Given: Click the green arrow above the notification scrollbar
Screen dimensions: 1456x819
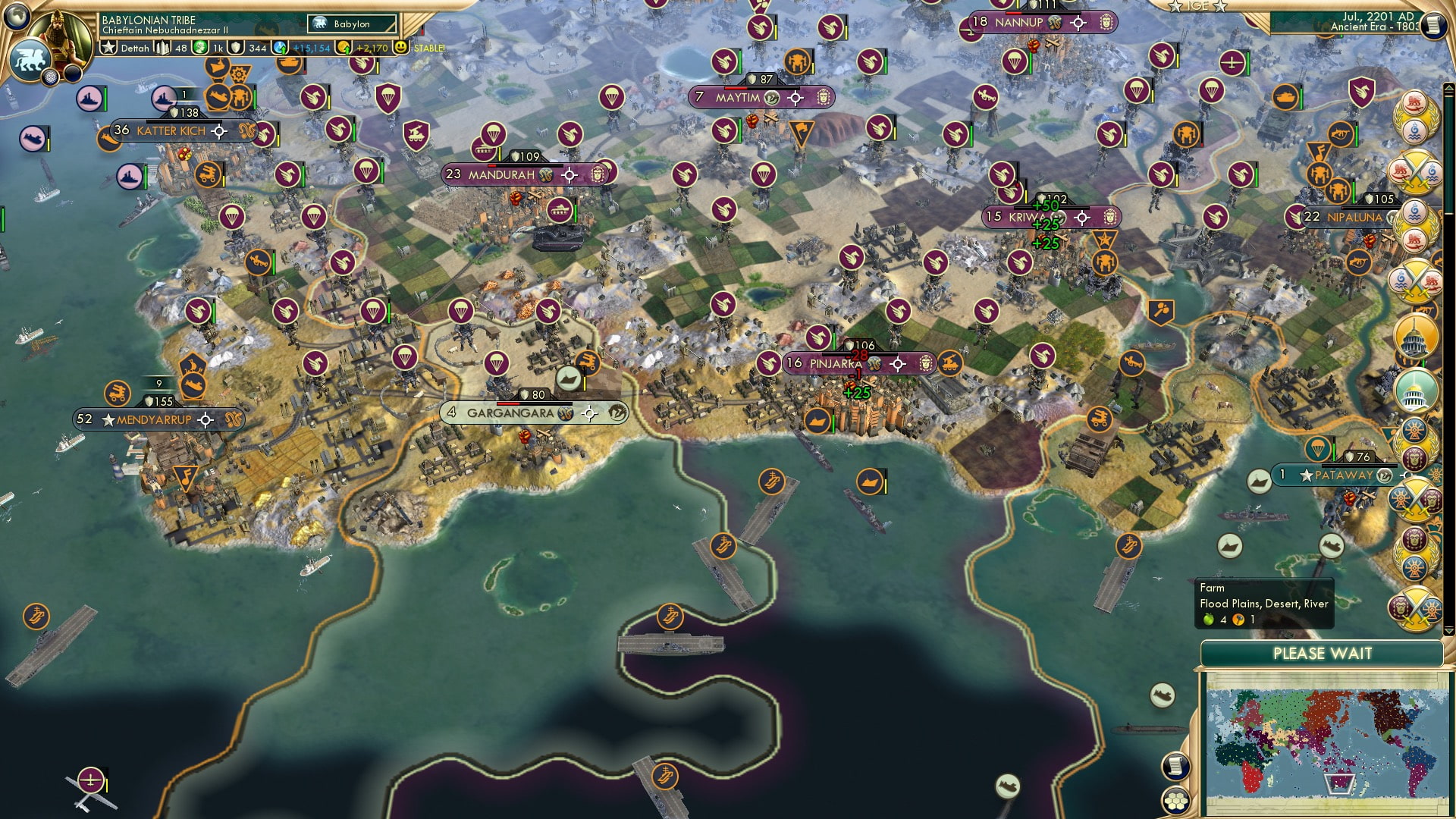Looking at the screenshot, I should point(1449,88).
